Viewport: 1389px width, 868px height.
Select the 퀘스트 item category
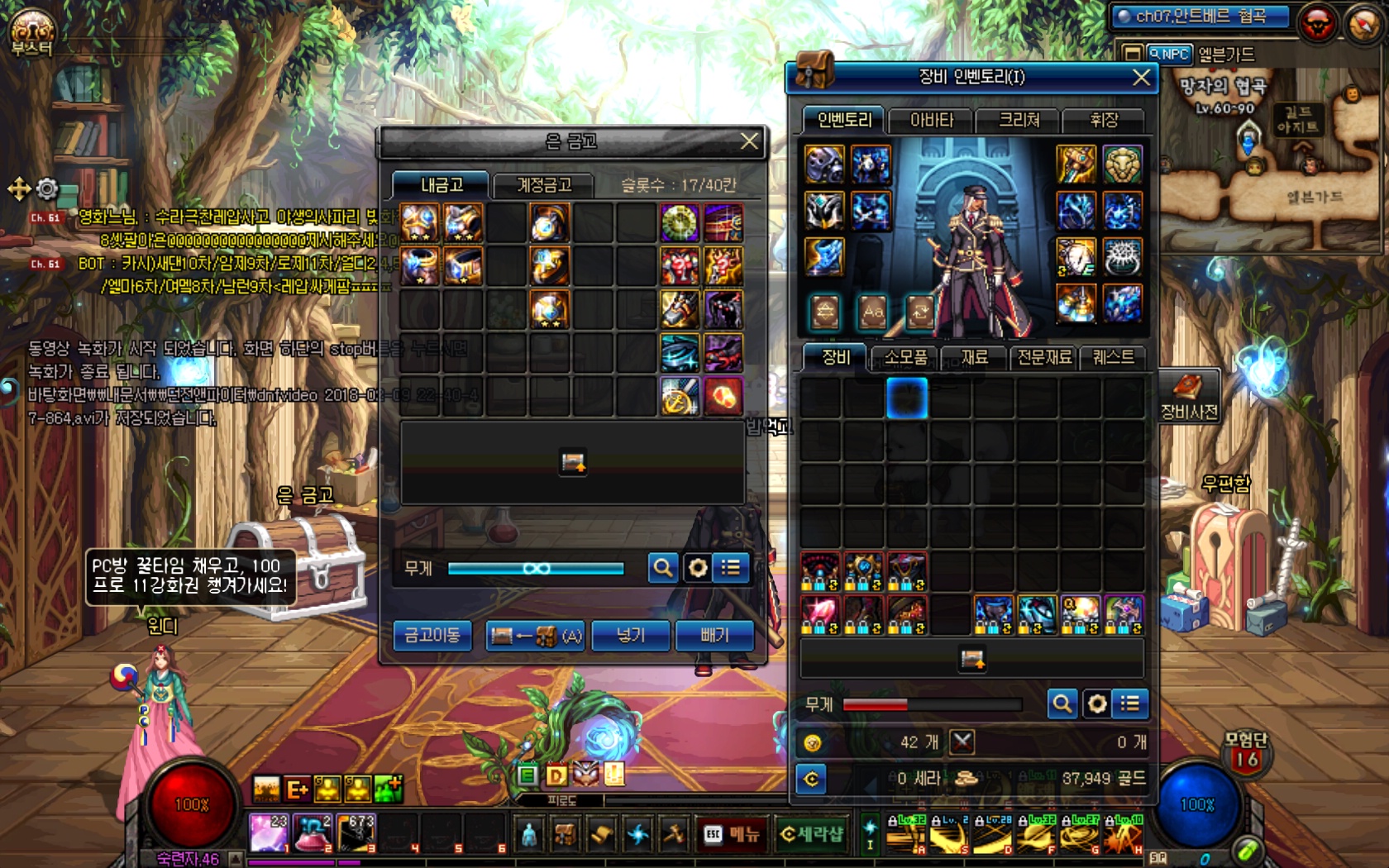[1113, 357]
